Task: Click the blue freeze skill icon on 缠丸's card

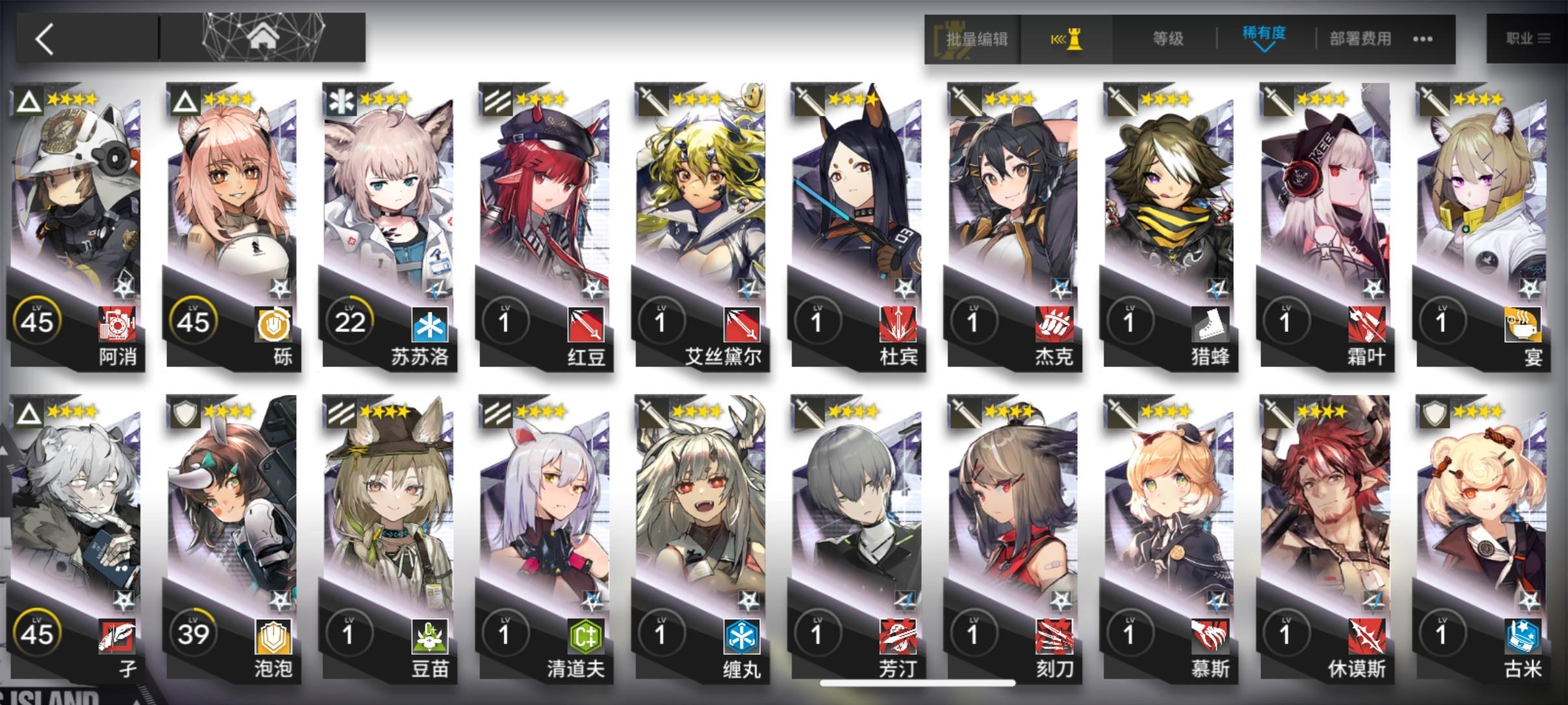Action: [741, 638]
